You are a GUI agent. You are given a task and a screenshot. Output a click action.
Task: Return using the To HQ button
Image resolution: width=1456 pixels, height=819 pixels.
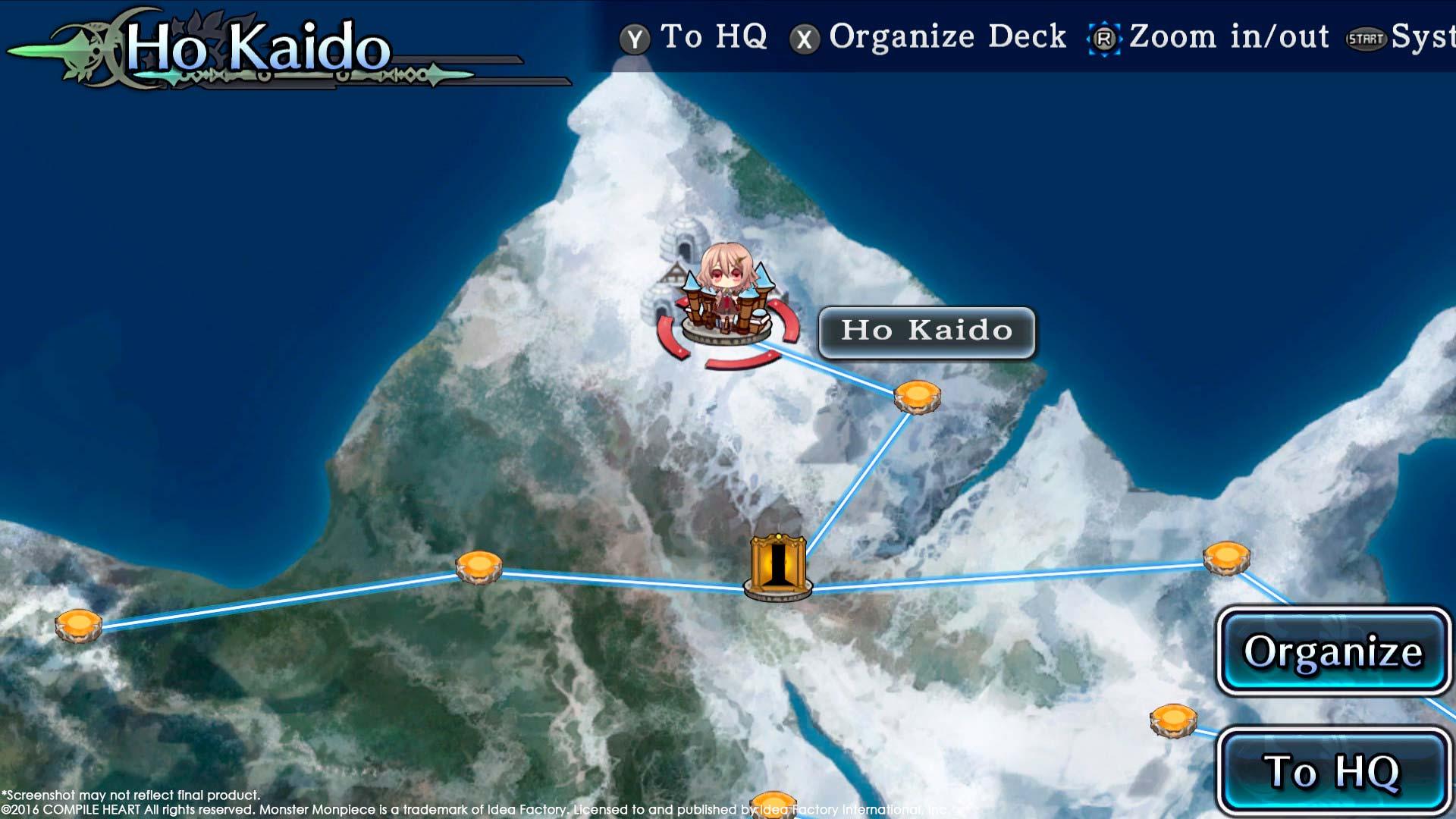(x=1332, y=770)
